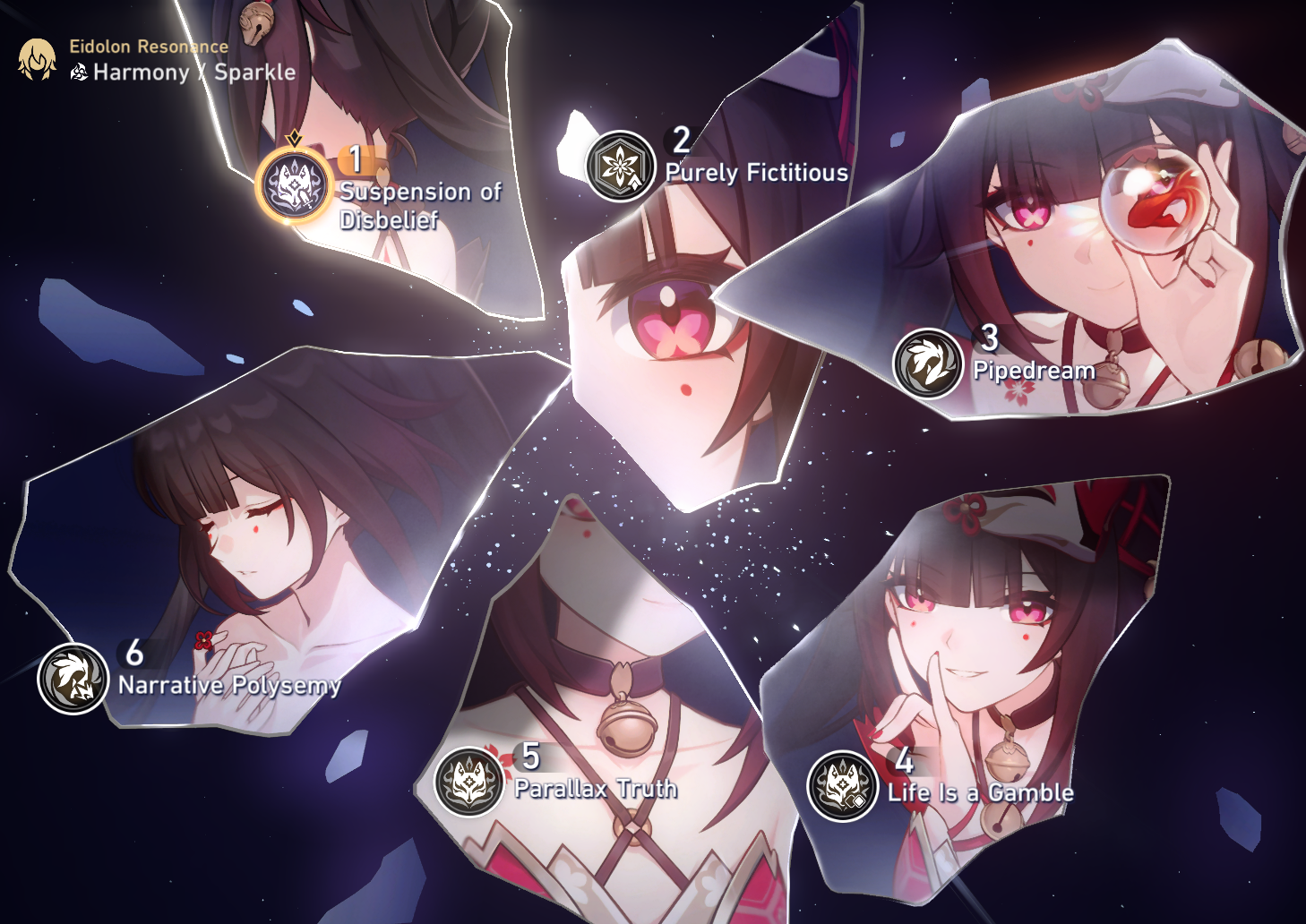Click the gold arrow marker above the activated eidolon

(x=293, y=135)
